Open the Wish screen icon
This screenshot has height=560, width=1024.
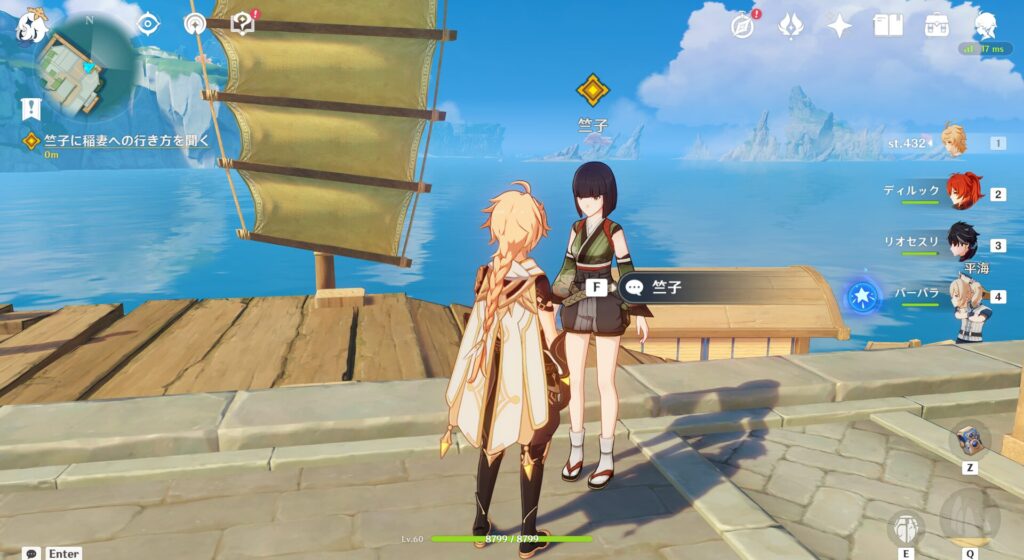(791, 26)
